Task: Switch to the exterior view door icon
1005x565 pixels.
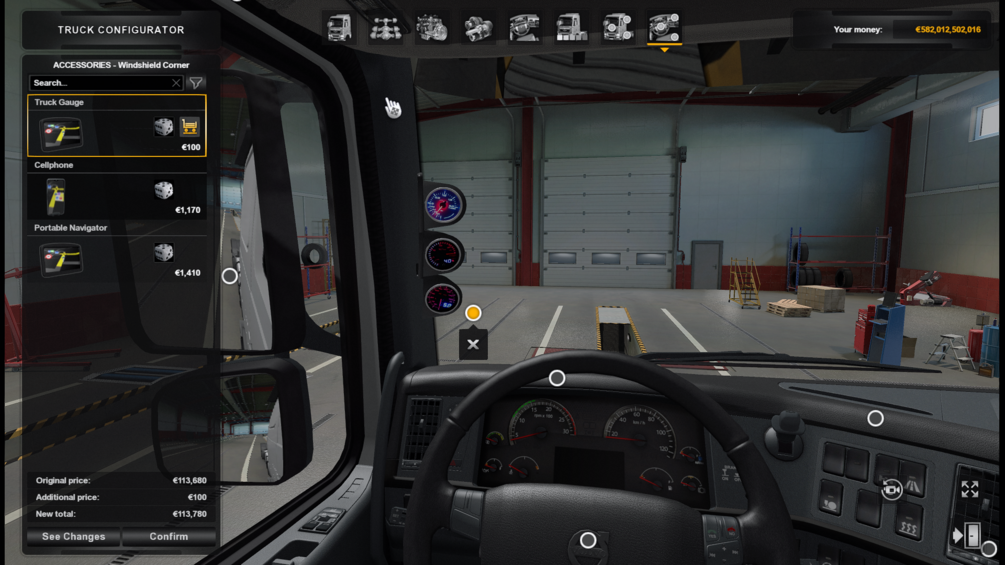Action: [x=970, y=535]
